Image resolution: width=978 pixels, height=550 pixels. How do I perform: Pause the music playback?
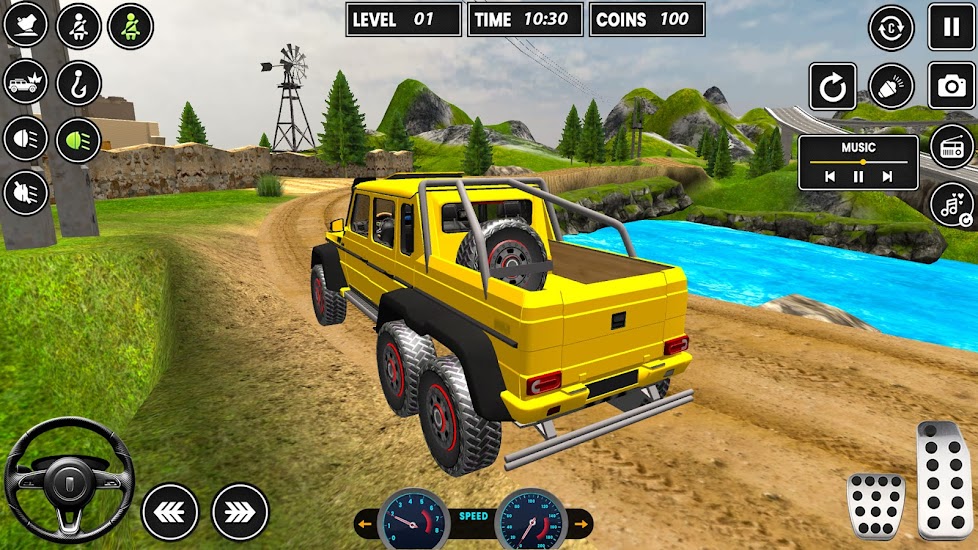[x=858, y=177]
